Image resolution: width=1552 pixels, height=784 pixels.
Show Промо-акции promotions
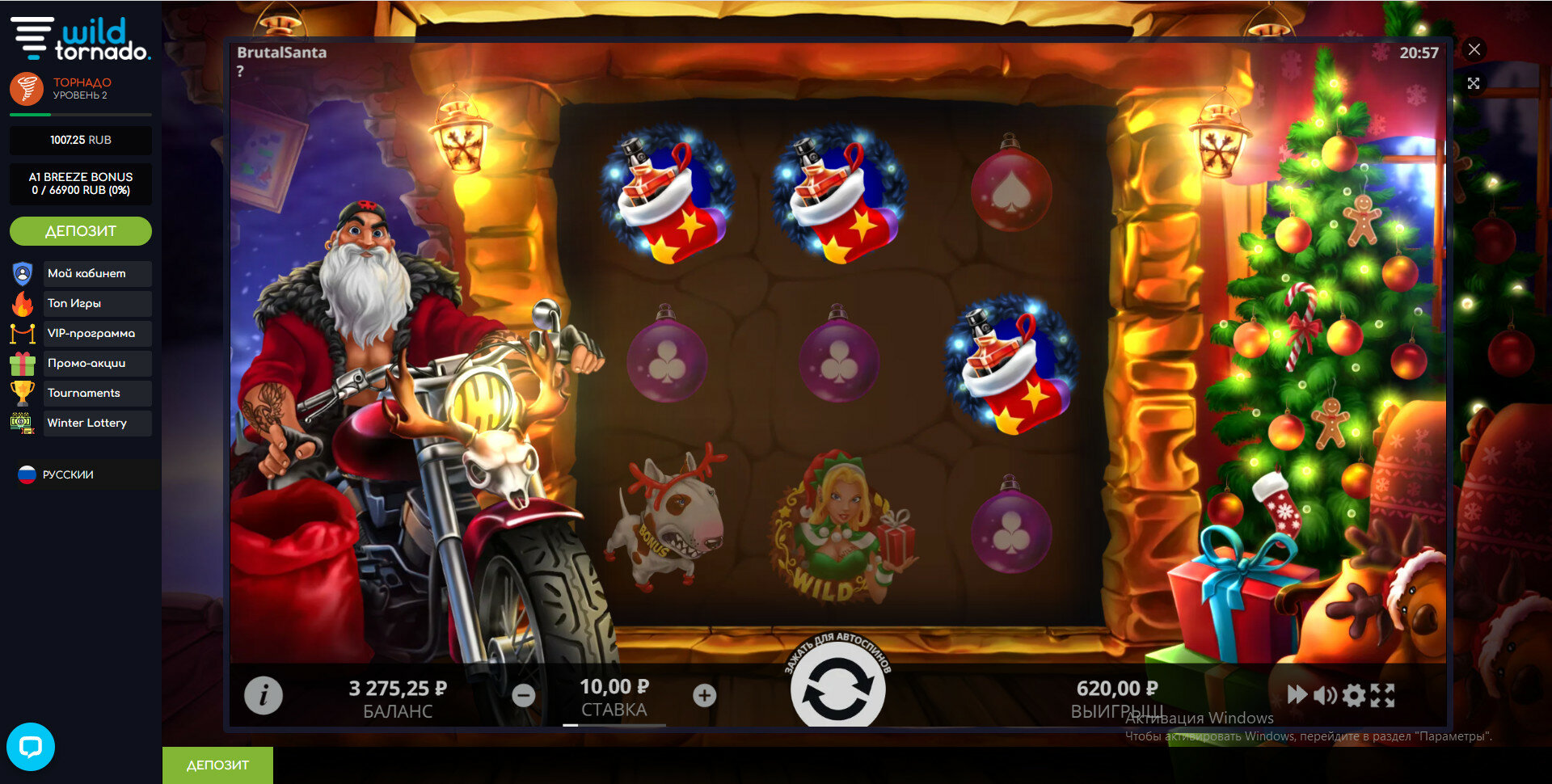(86, 363)
